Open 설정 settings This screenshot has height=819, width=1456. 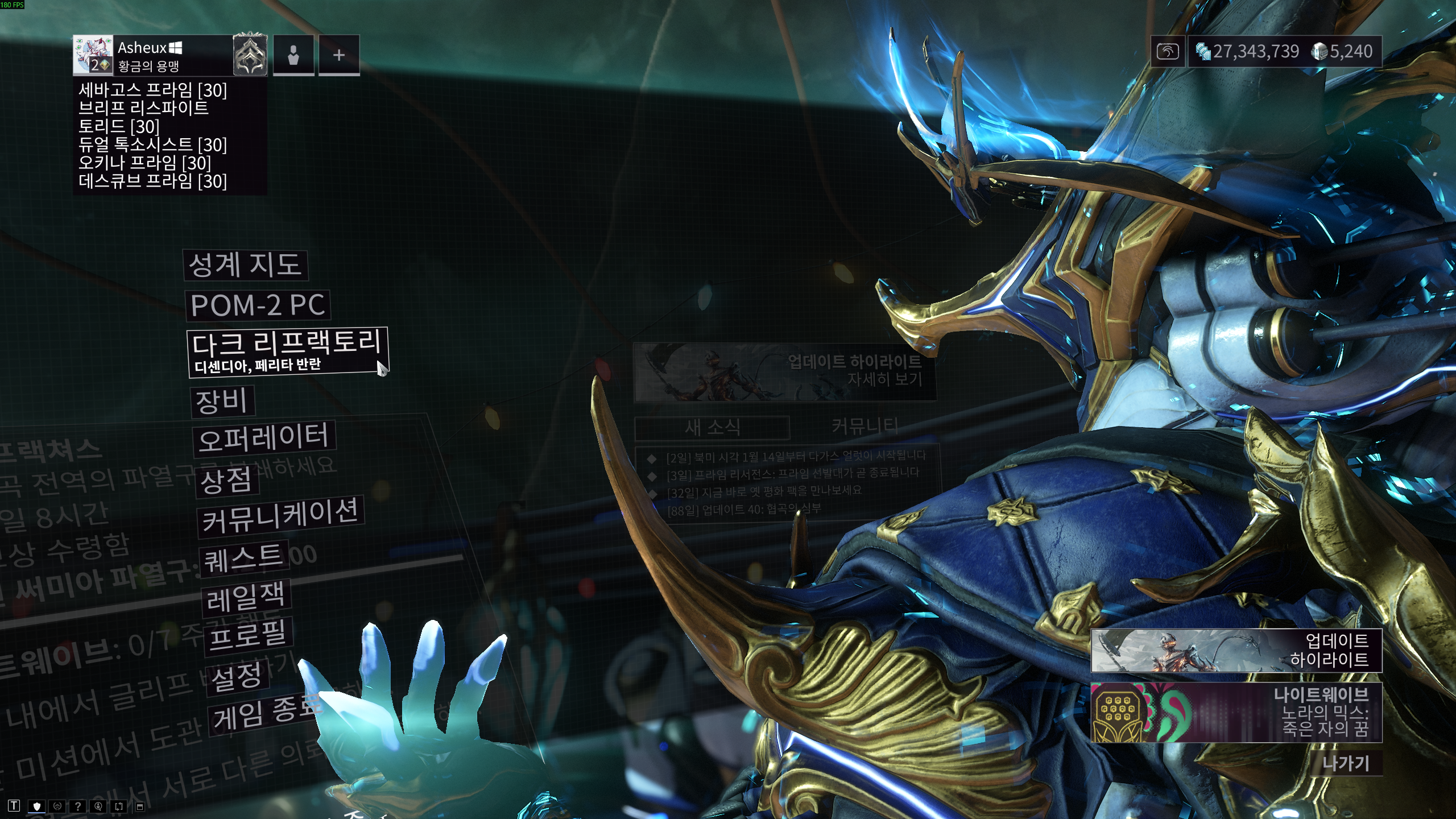[x=237, y=677]
